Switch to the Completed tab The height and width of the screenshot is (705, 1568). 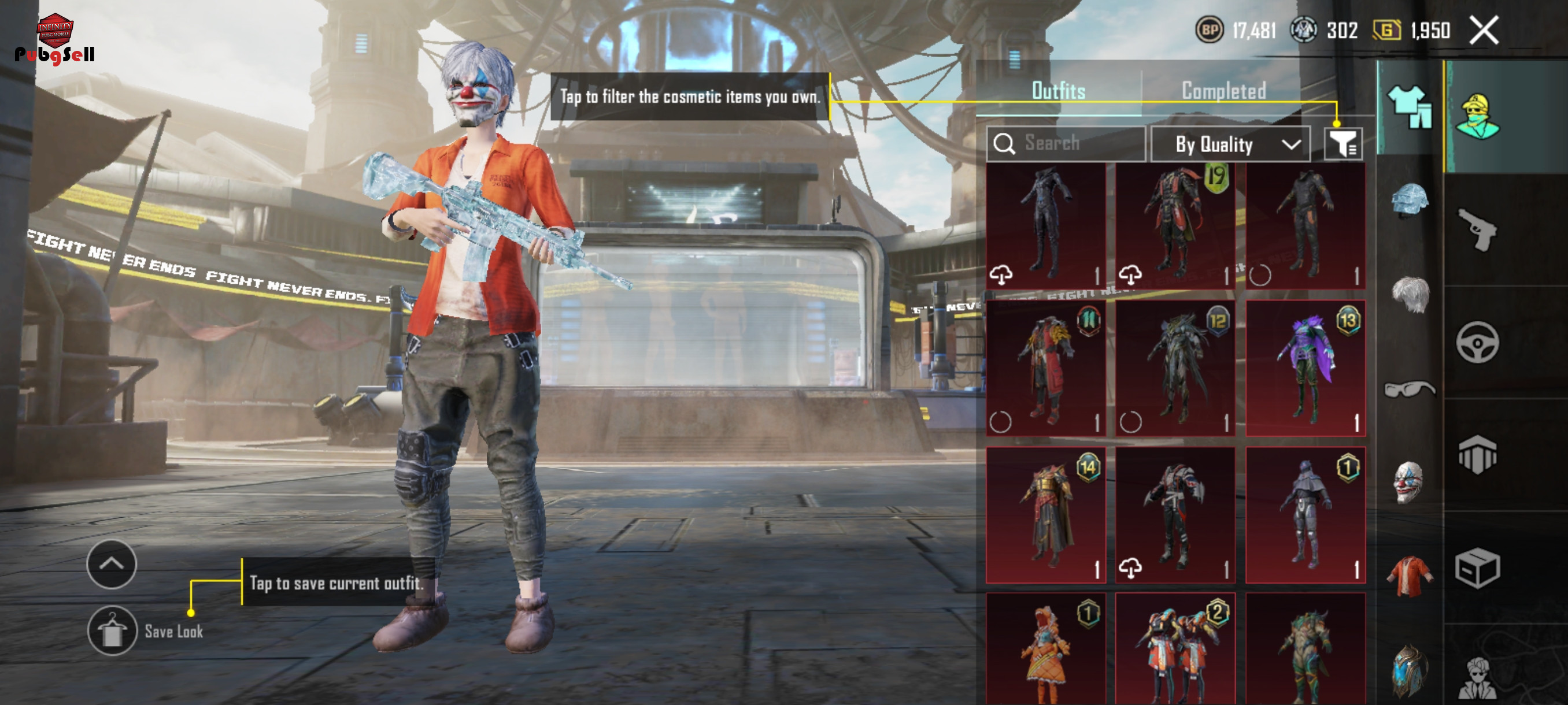tap(1223, 91)
